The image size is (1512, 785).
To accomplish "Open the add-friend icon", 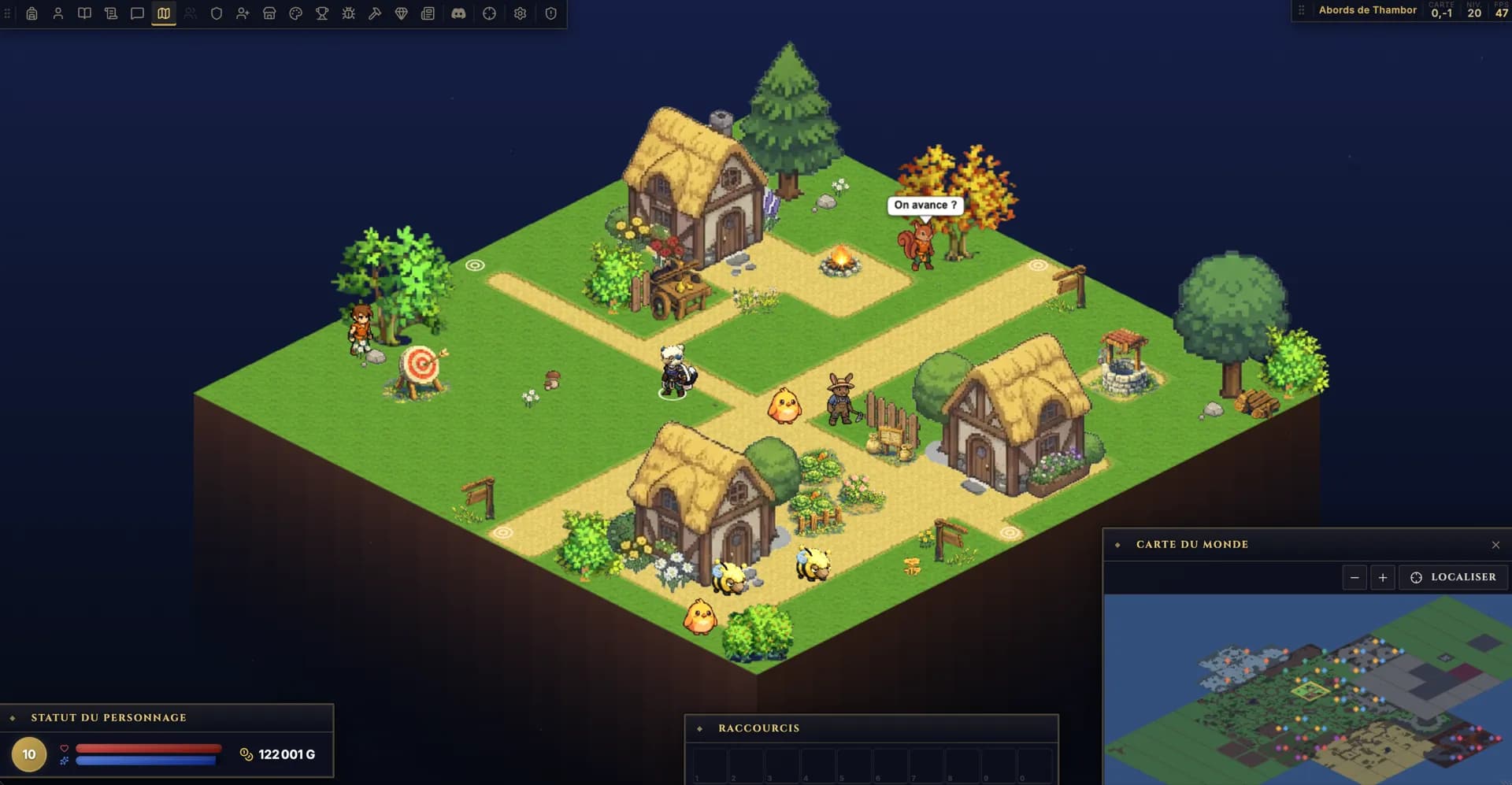I will click(243, 13).
